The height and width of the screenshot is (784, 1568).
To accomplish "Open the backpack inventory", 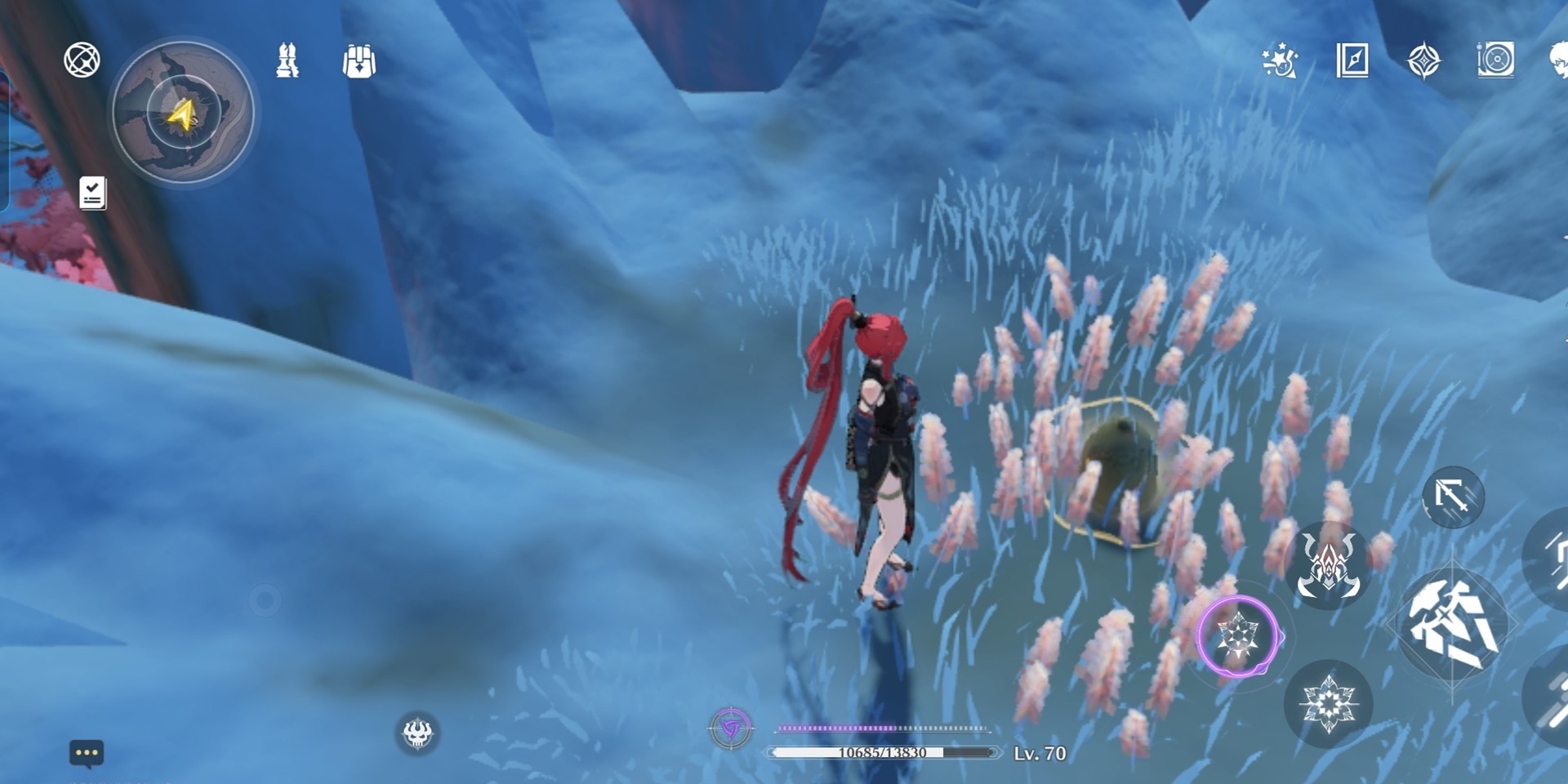I will tap(359, 61).
